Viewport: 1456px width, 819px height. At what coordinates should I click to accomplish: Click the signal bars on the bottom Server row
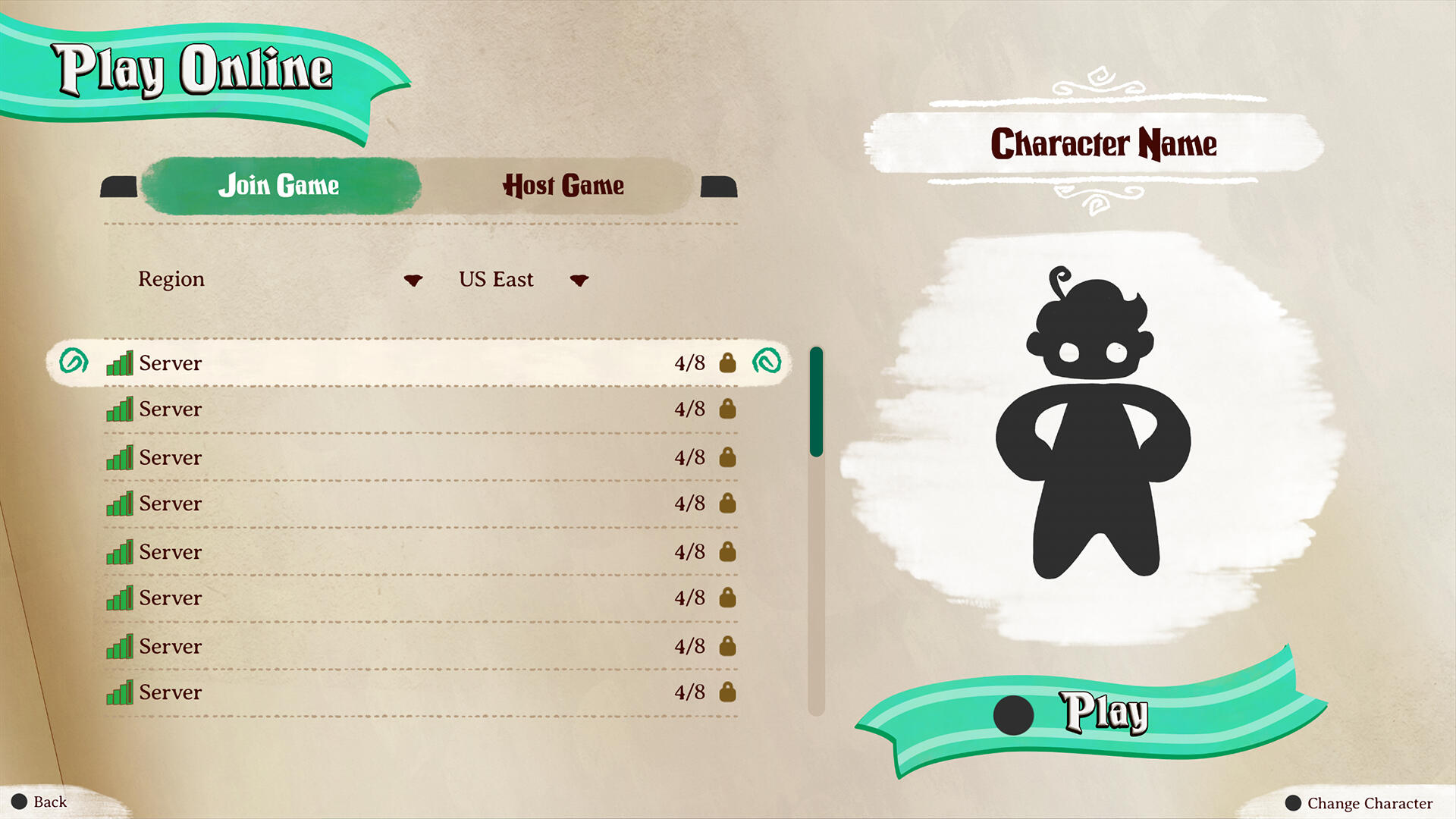120,692
